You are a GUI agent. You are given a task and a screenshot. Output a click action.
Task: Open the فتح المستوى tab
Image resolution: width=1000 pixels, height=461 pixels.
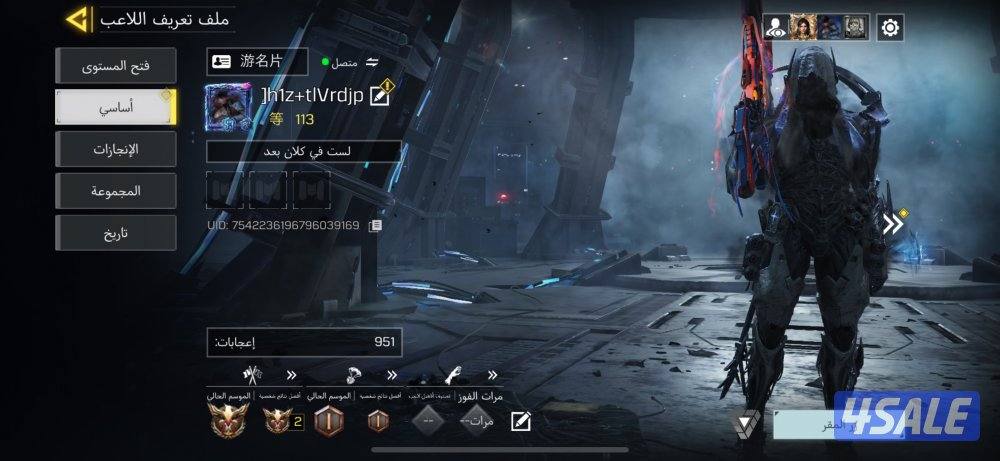pos(116,68)
